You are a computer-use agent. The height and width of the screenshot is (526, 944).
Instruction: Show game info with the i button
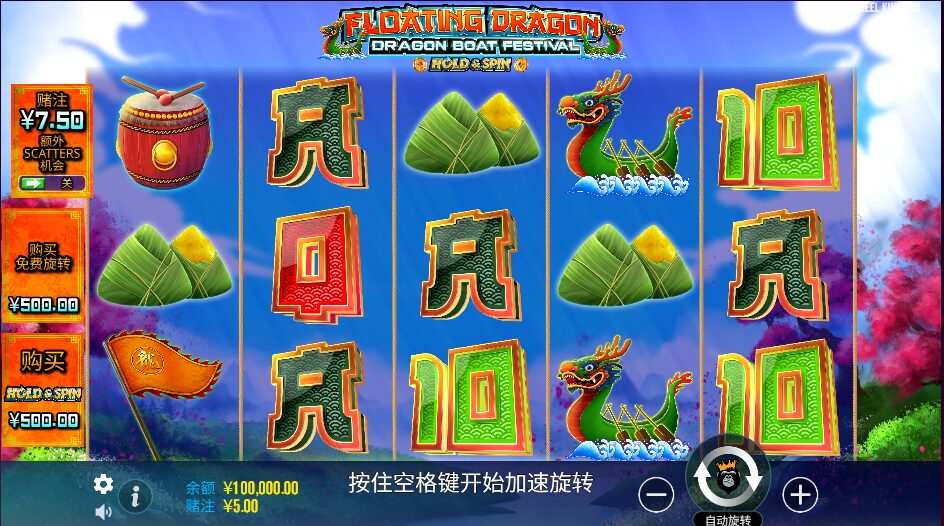135,496
